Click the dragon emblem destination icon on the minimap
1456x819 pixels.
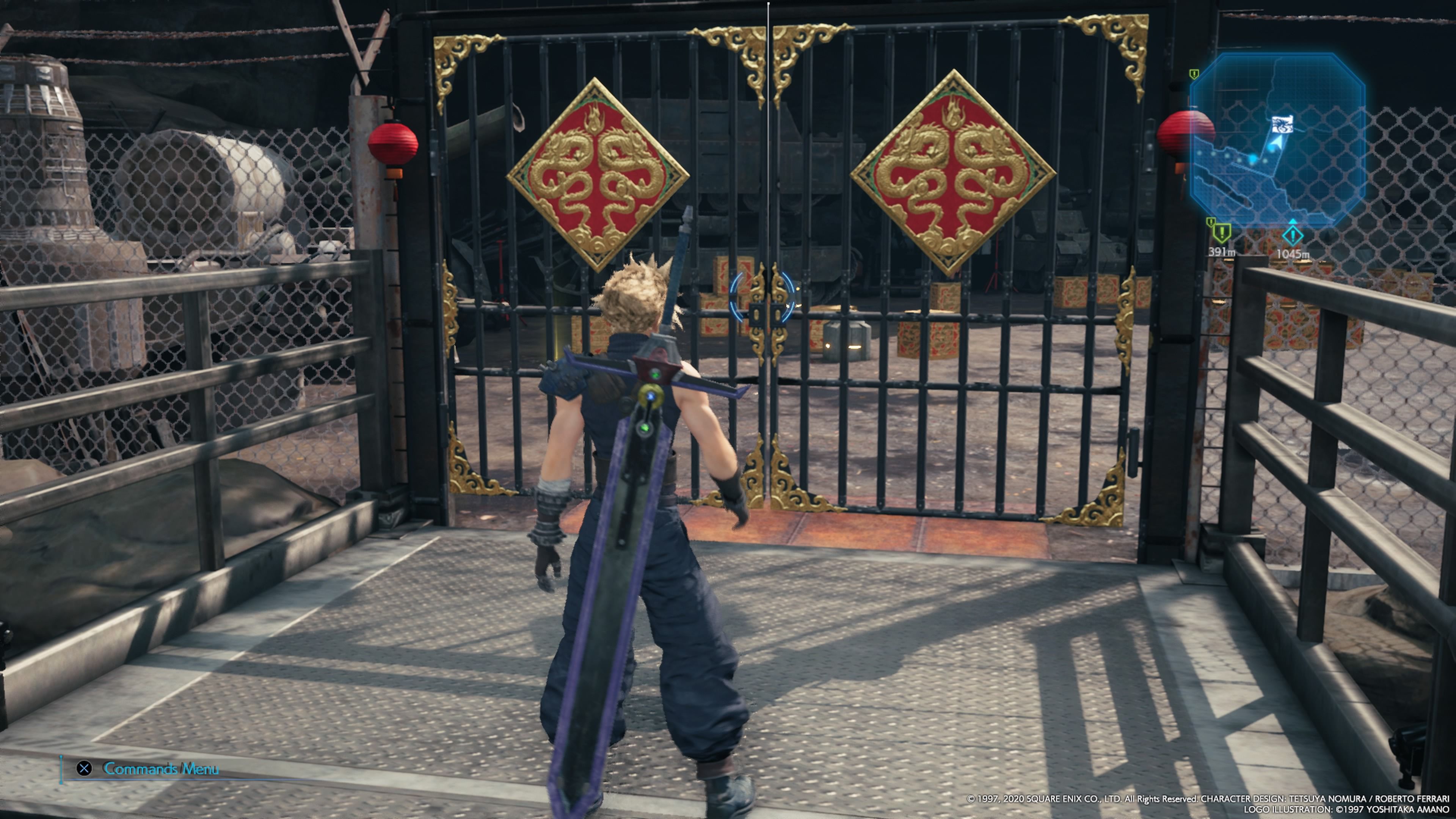(1282, 124)
